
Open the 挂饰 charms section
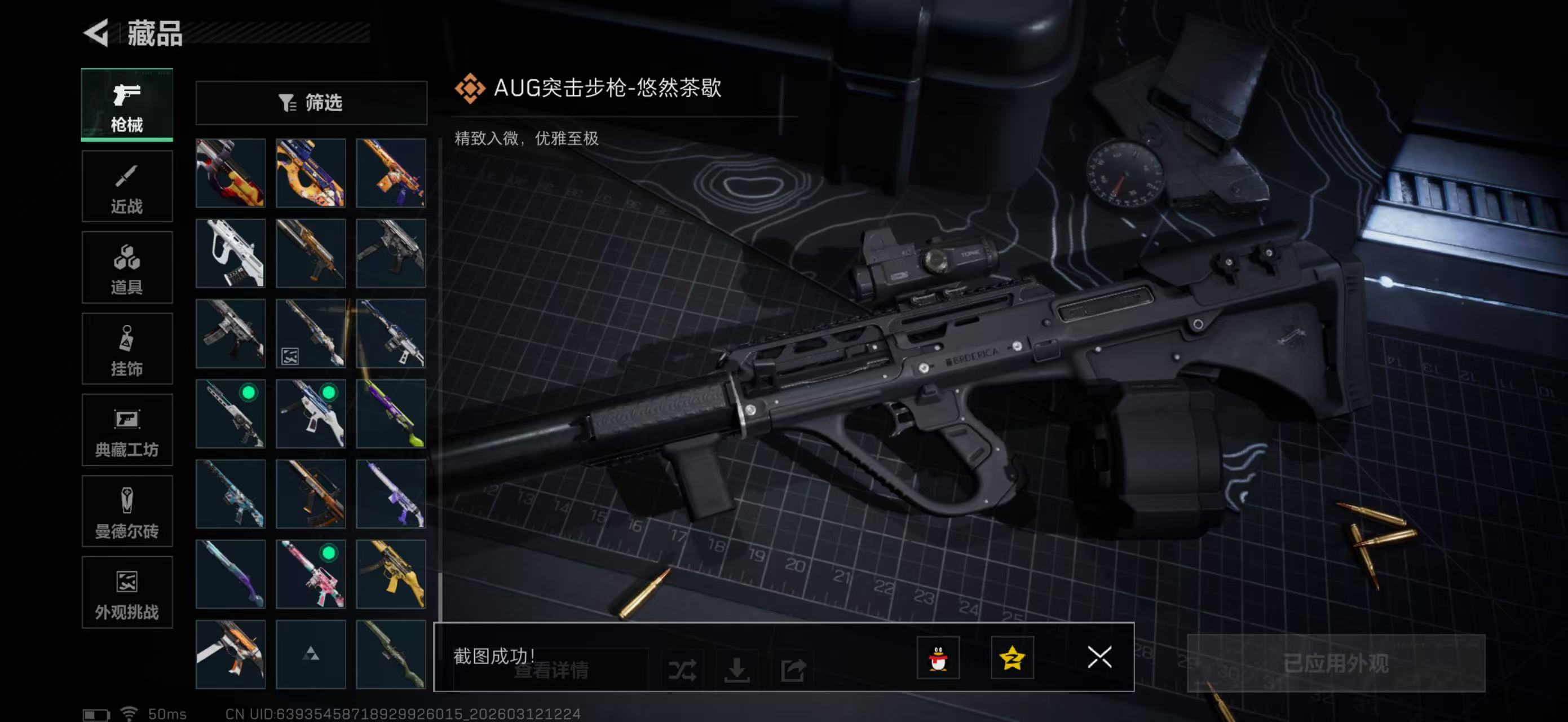click(127, 349)
